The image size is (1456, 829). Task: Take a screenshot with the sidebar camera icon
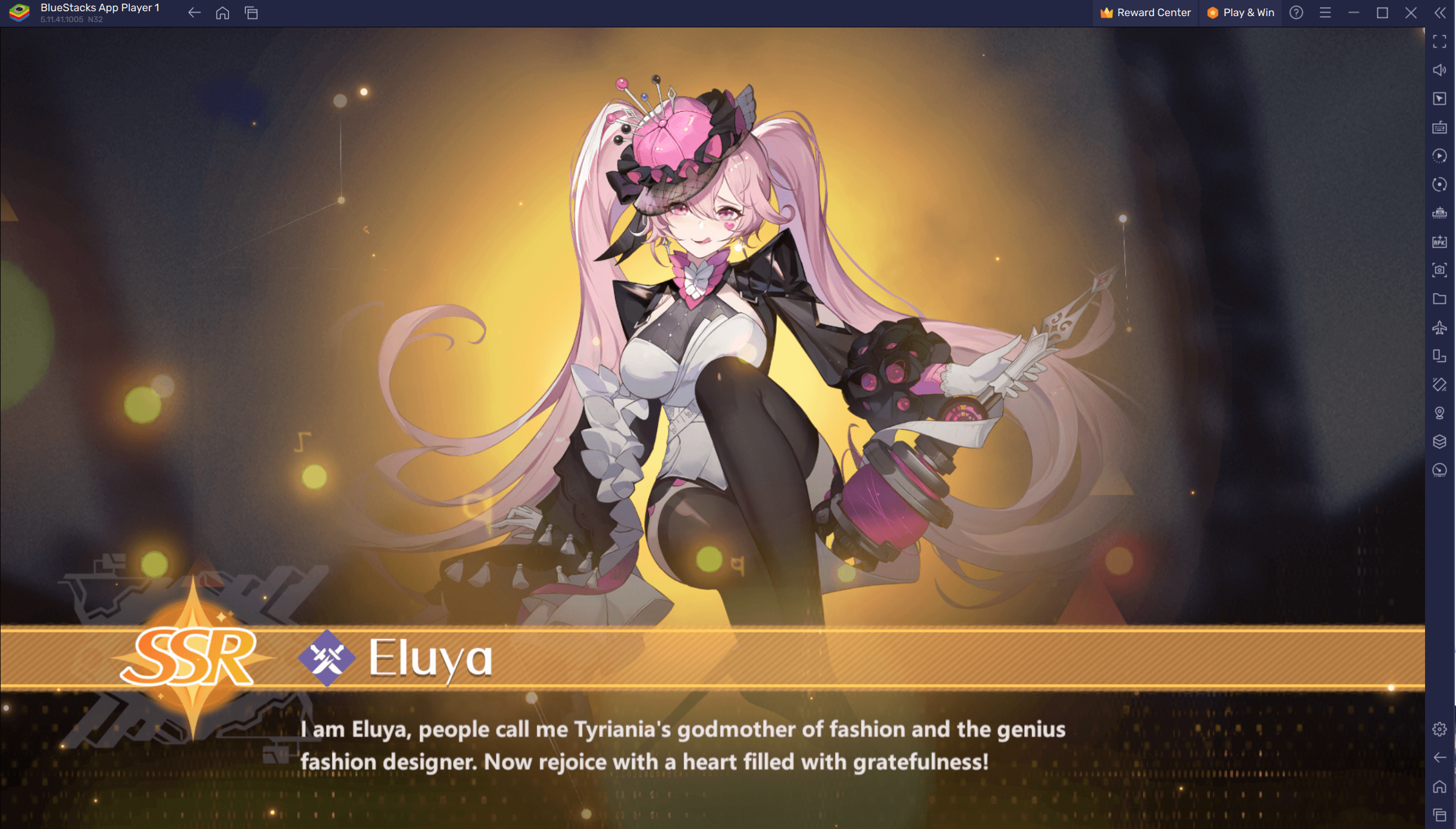click(1441, 270)
